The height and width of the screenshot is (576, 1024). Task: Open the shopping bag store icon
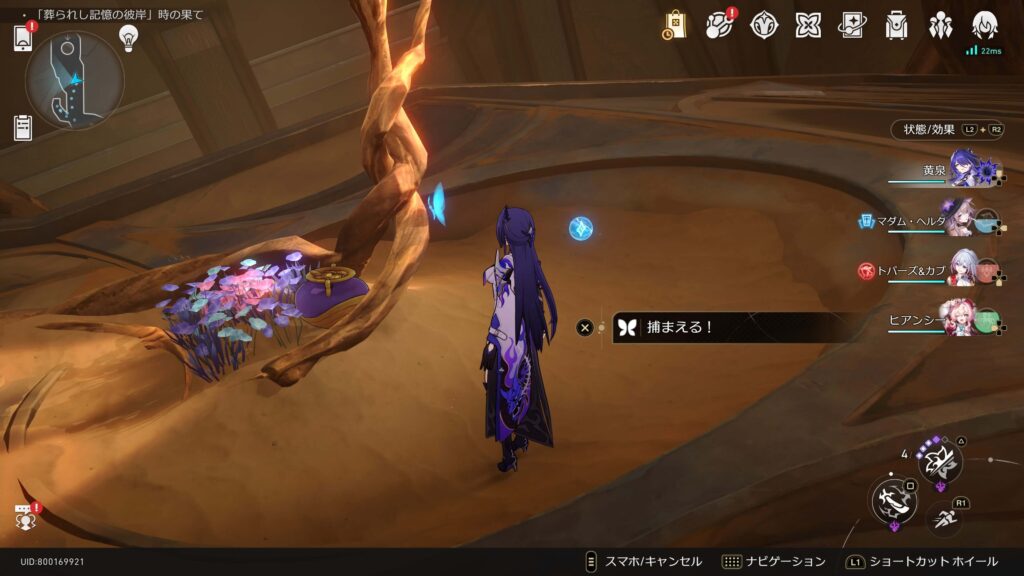(675, 25)
